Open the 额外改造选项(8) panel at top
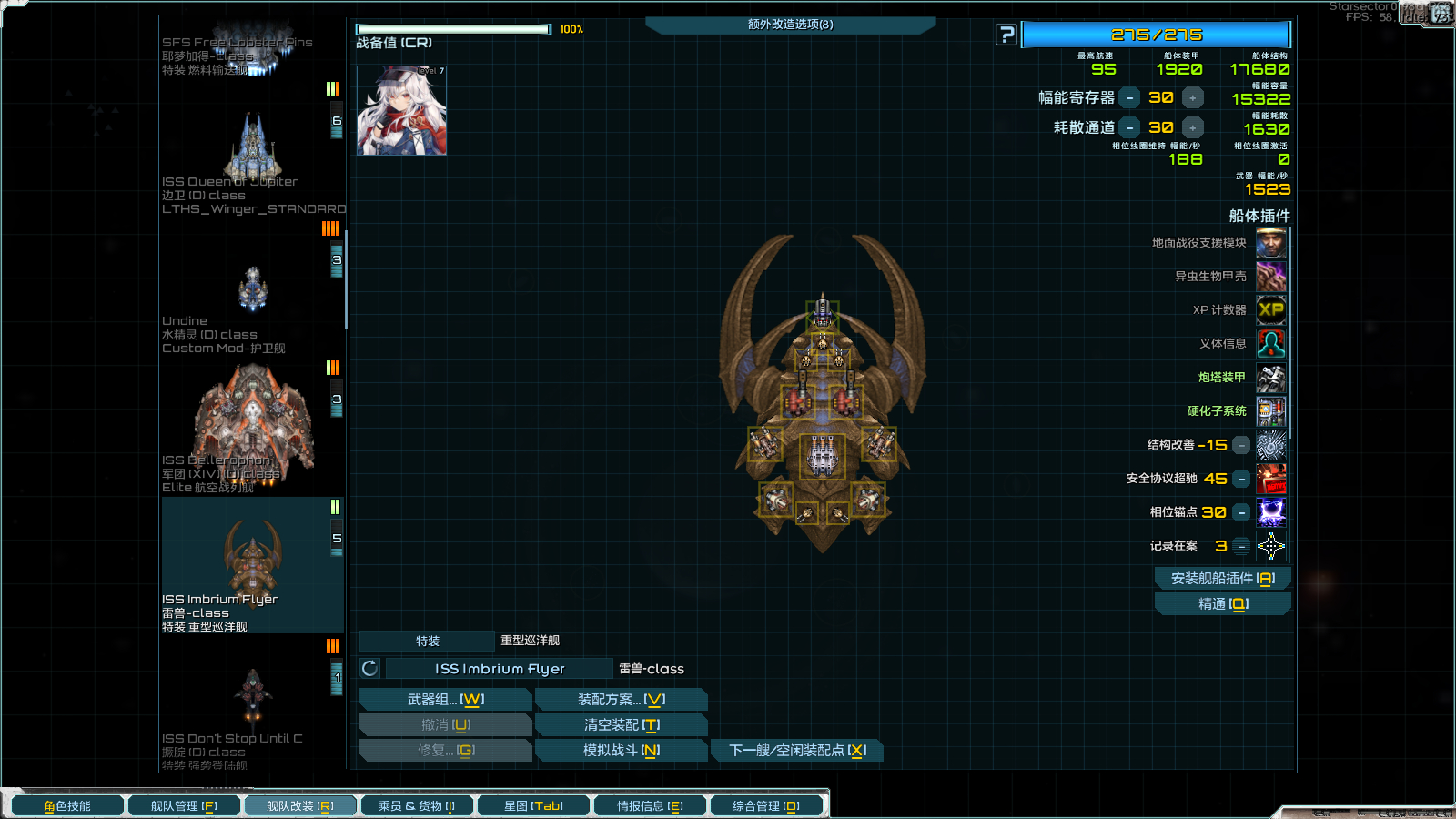Viewport: 1456px width, 819px height. [791, 25]
